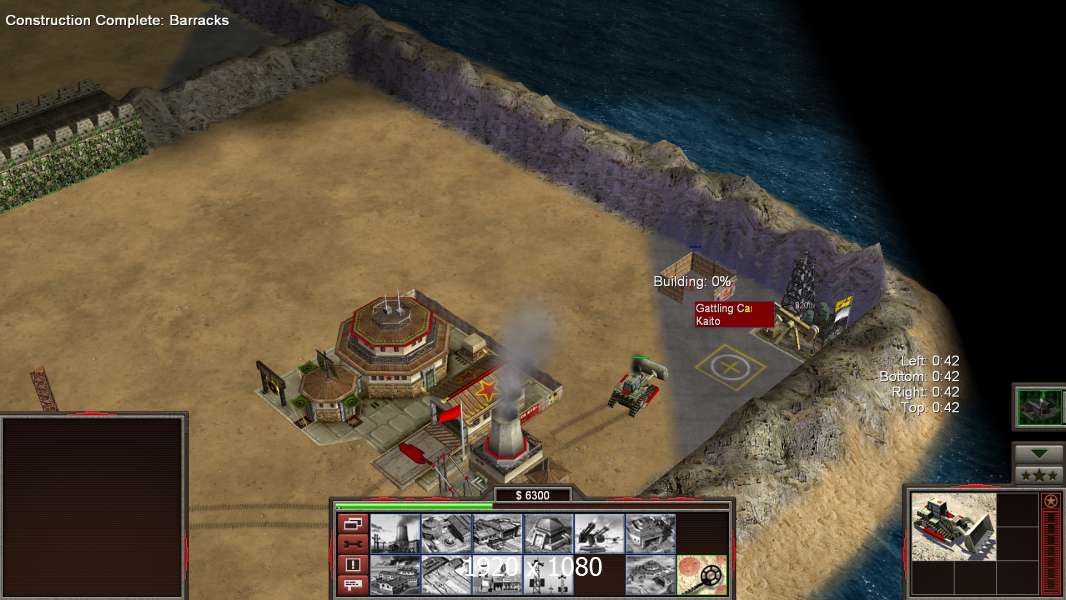Open the three-star General's promotions button
The image size is (1066, 600).
click(x=1039, y=475)
